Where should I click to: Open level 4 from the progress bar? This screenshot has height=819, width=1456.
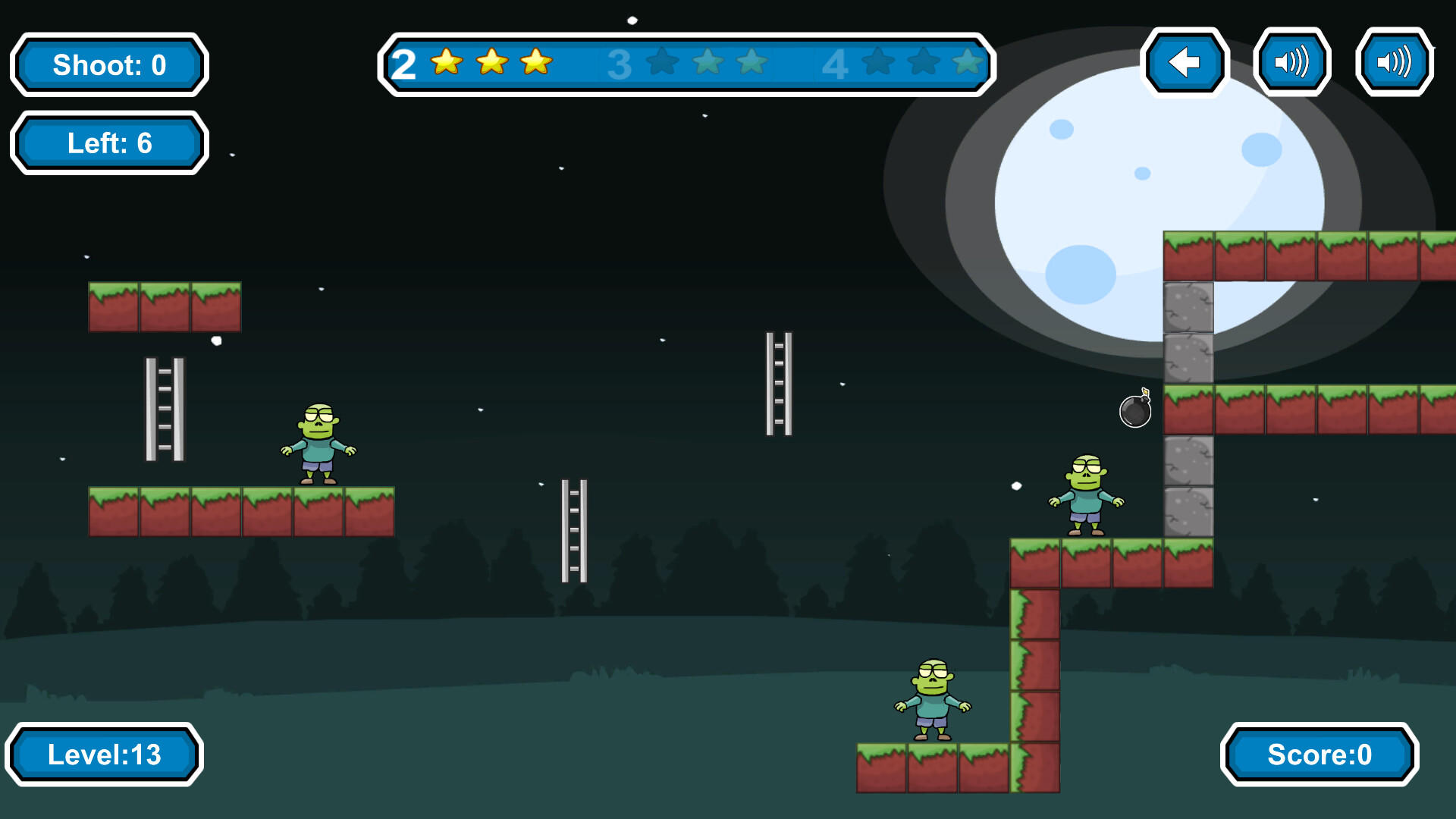(835, 66)
